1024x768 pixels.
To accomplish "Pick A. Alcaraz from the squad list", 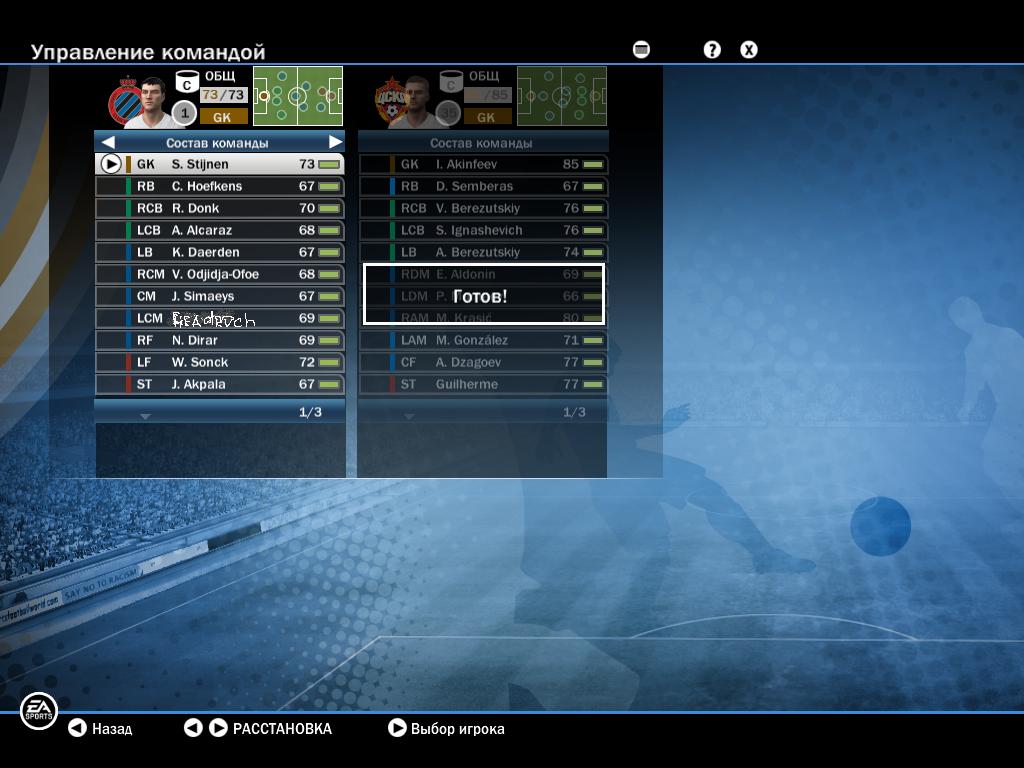I will 220,230.
